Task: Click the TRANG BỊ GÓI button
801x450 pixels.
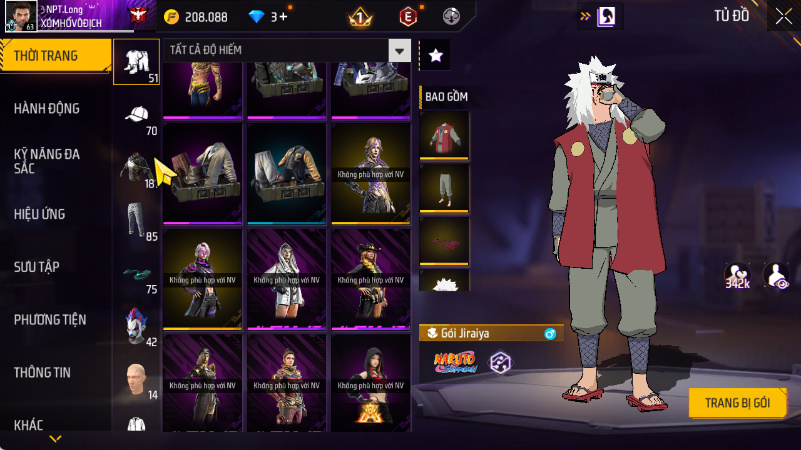Action: (737, 402)
